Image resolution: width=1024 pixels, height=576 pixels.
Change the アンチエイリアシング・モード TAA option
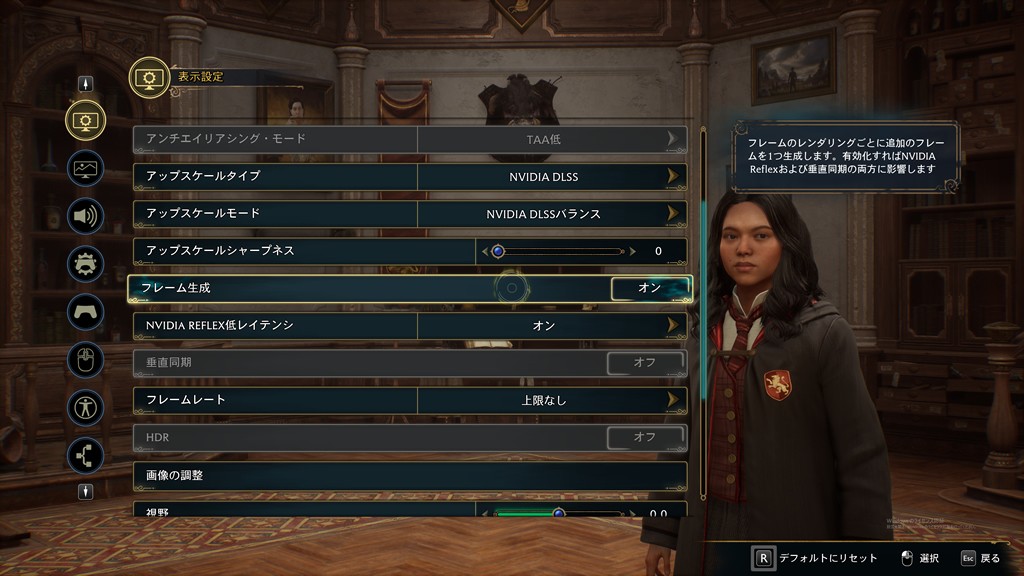click(x=673, y=139)
